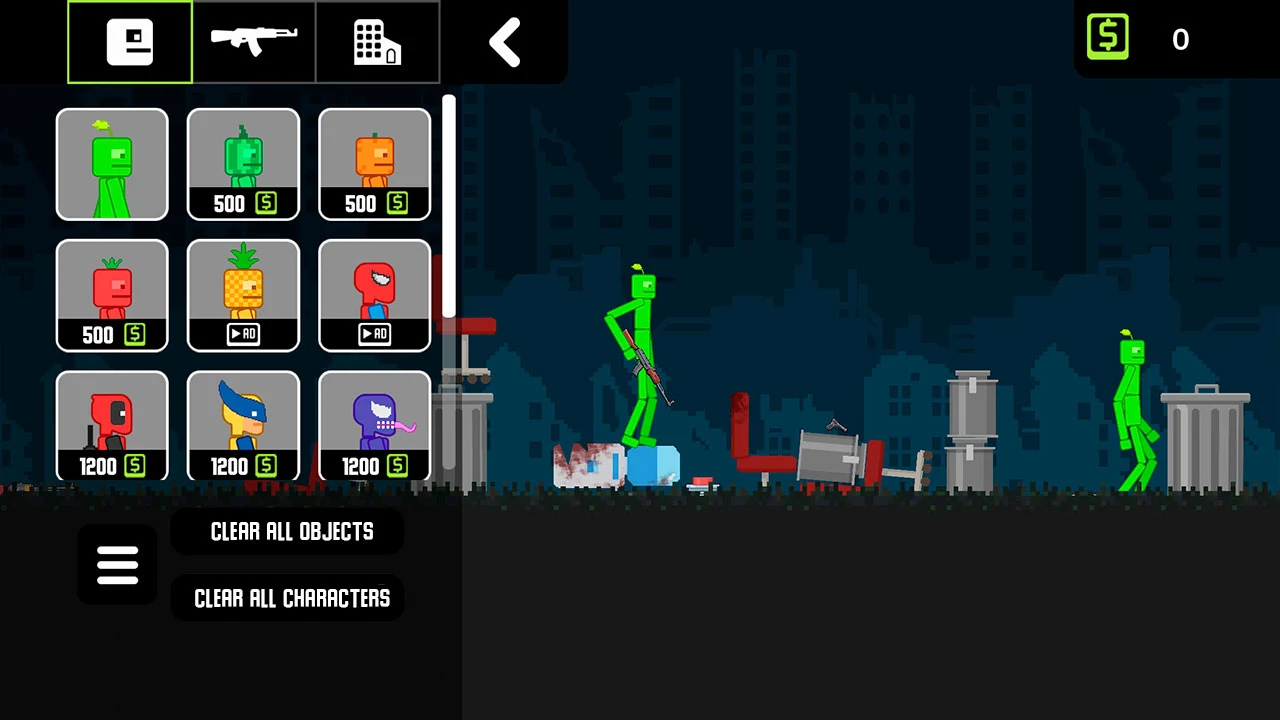The image size is (1280, 720).
Task: Select the free green melon character
Action: tap(112, 164)
